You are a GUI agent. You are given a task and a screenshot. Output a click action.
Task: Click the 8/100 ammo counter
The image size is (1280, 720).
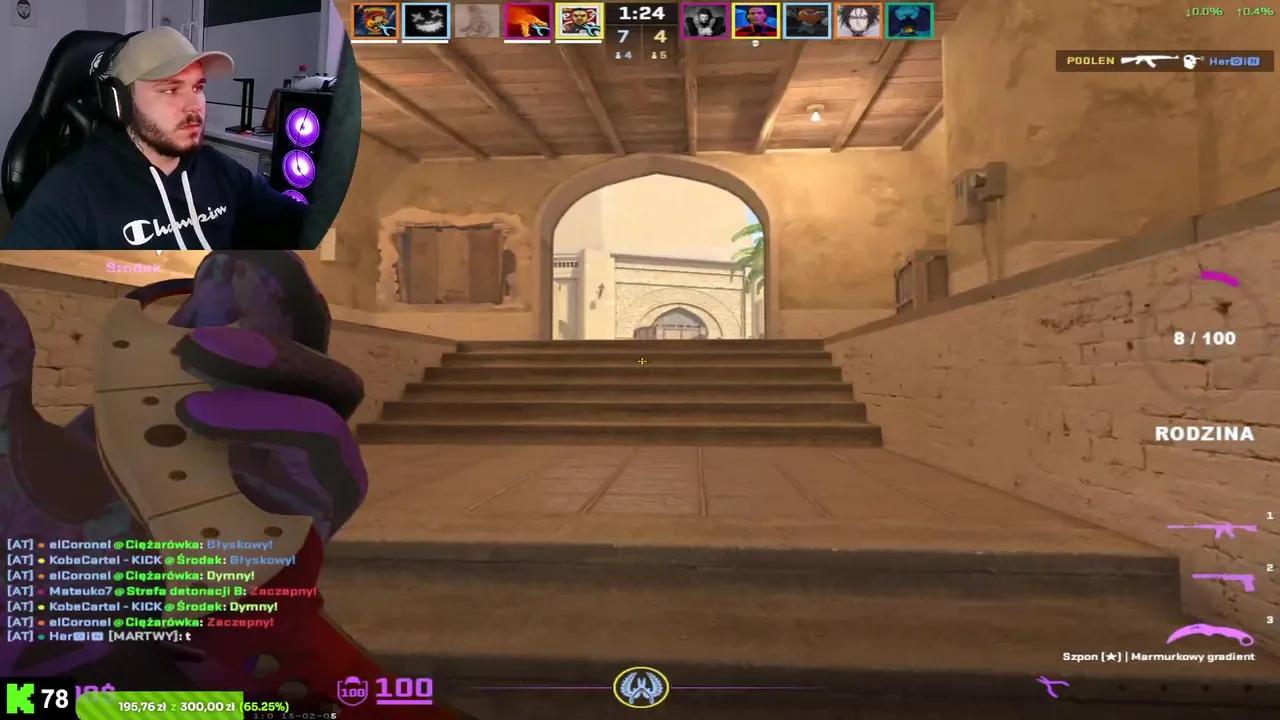(x=1204, y=338)
